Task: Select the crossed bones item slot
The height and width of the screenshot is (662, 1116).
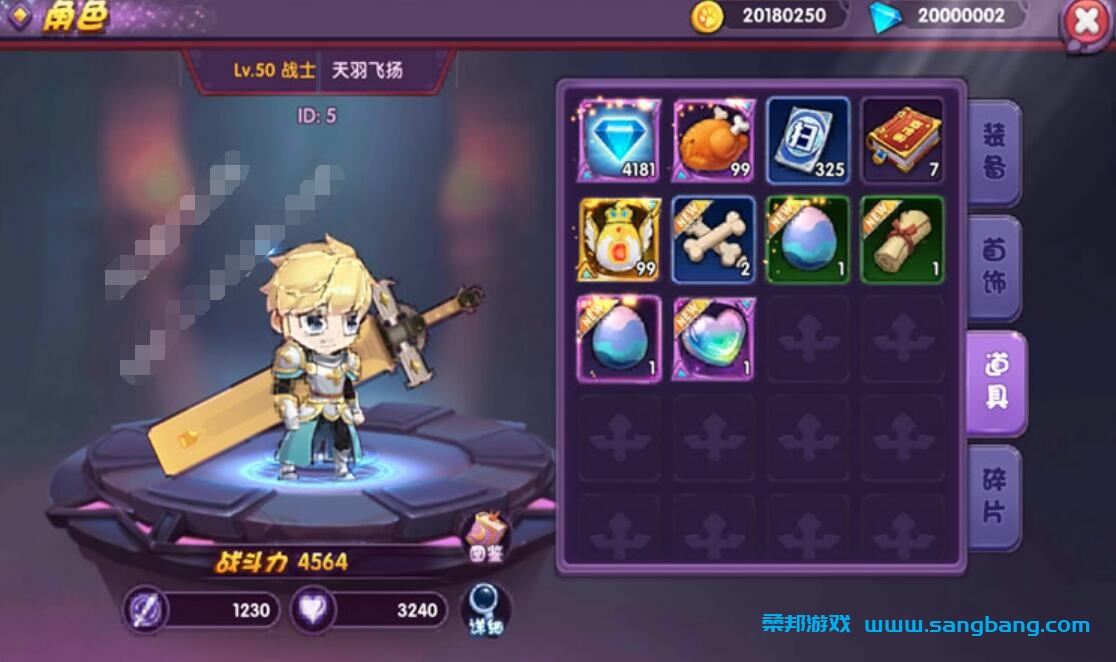Action: coord(714,239)
